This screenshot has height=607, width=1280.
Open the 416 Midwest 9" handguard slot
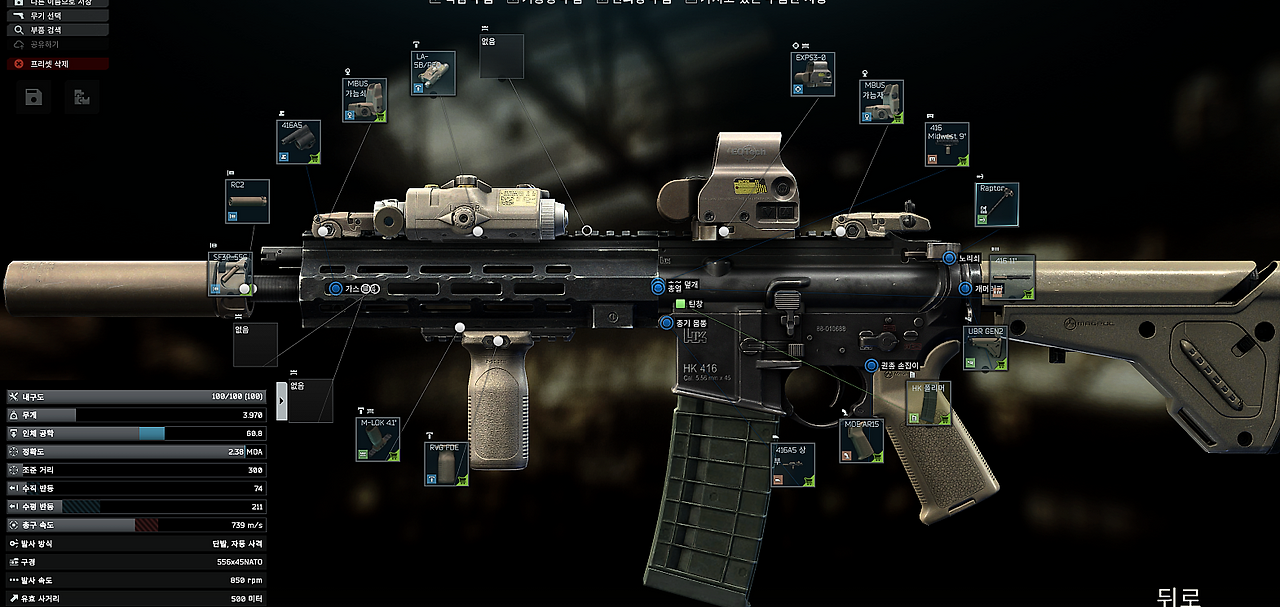(x=946, y=143)
